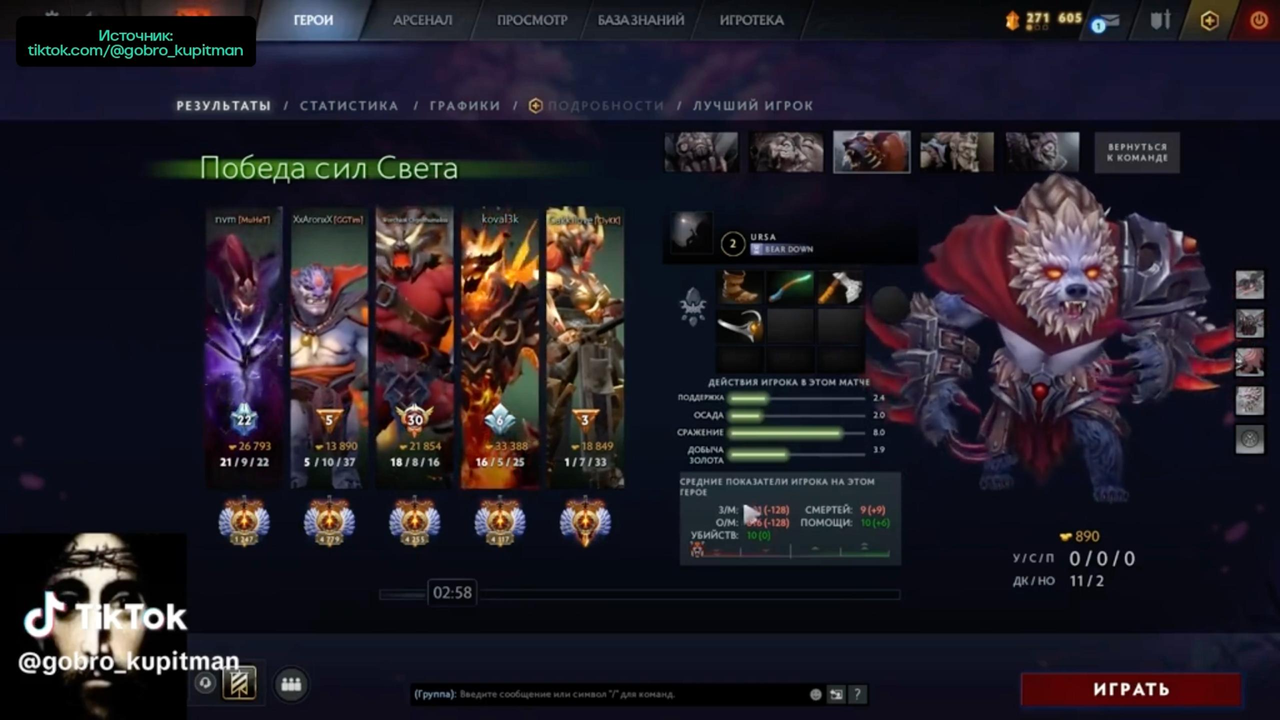Image resolution: width=1280 pixels, height=720 pixels.
Task: Open the emoticon picker in chat
Action: [x=816, y=694]
